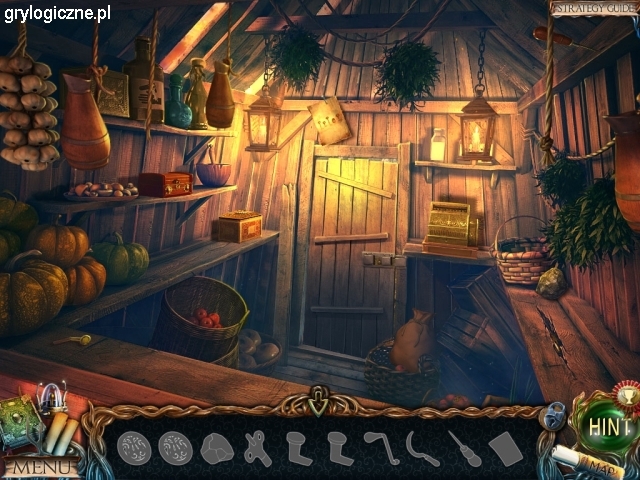Select the paper sheet silhouette item
Image resolution: width=640 pixels, height=480 pixels.
[506, 448]
